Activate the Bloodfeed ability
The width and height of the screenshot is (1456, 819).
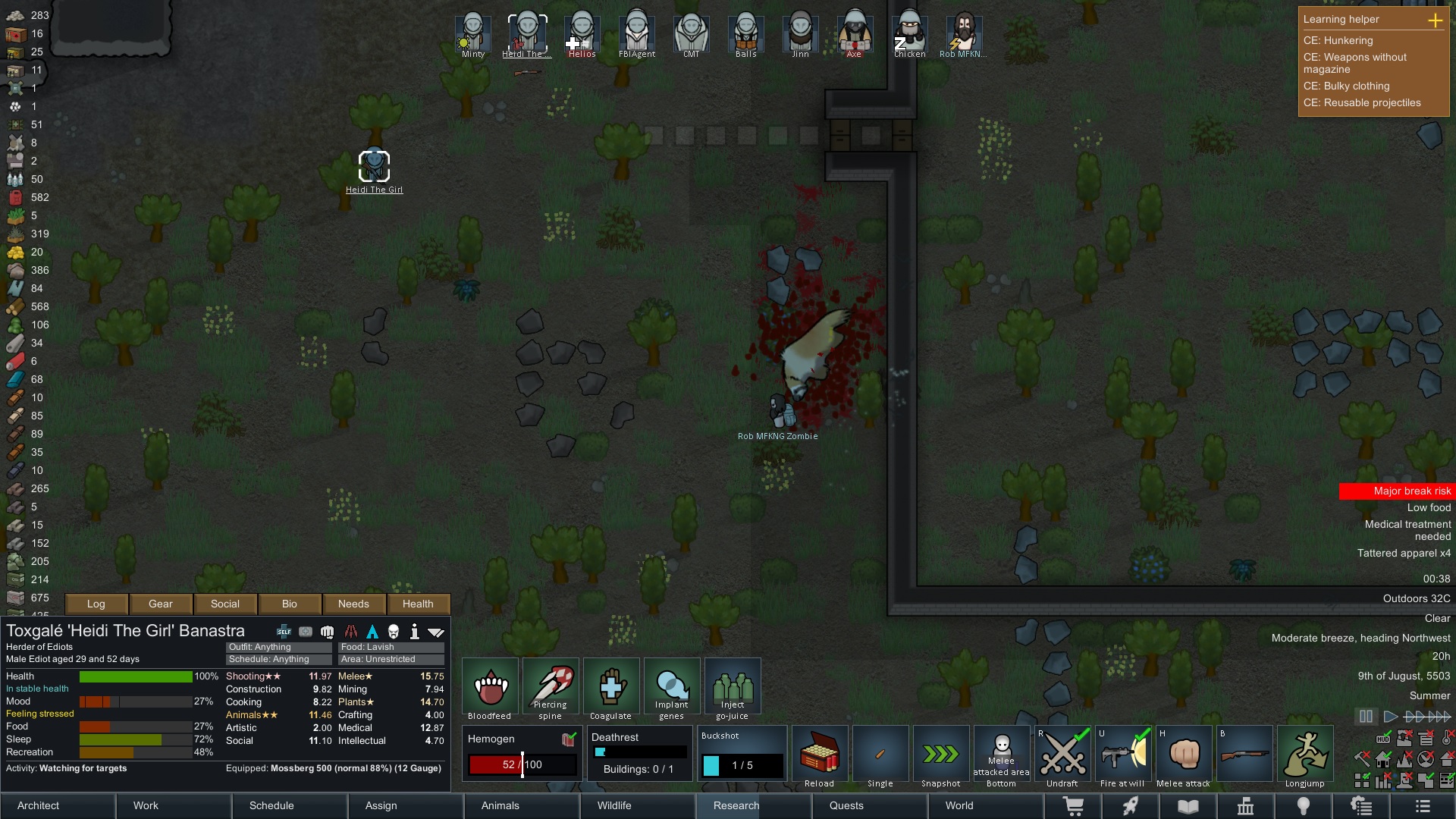point(490,689)
